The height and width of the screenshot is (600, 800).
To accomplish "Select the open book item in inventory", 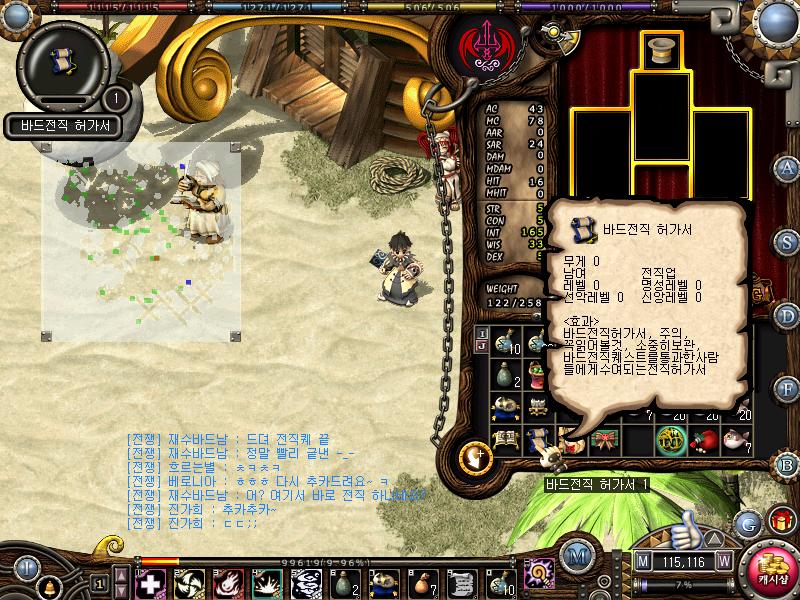I will pyautogui.click(x=506, y=439).
